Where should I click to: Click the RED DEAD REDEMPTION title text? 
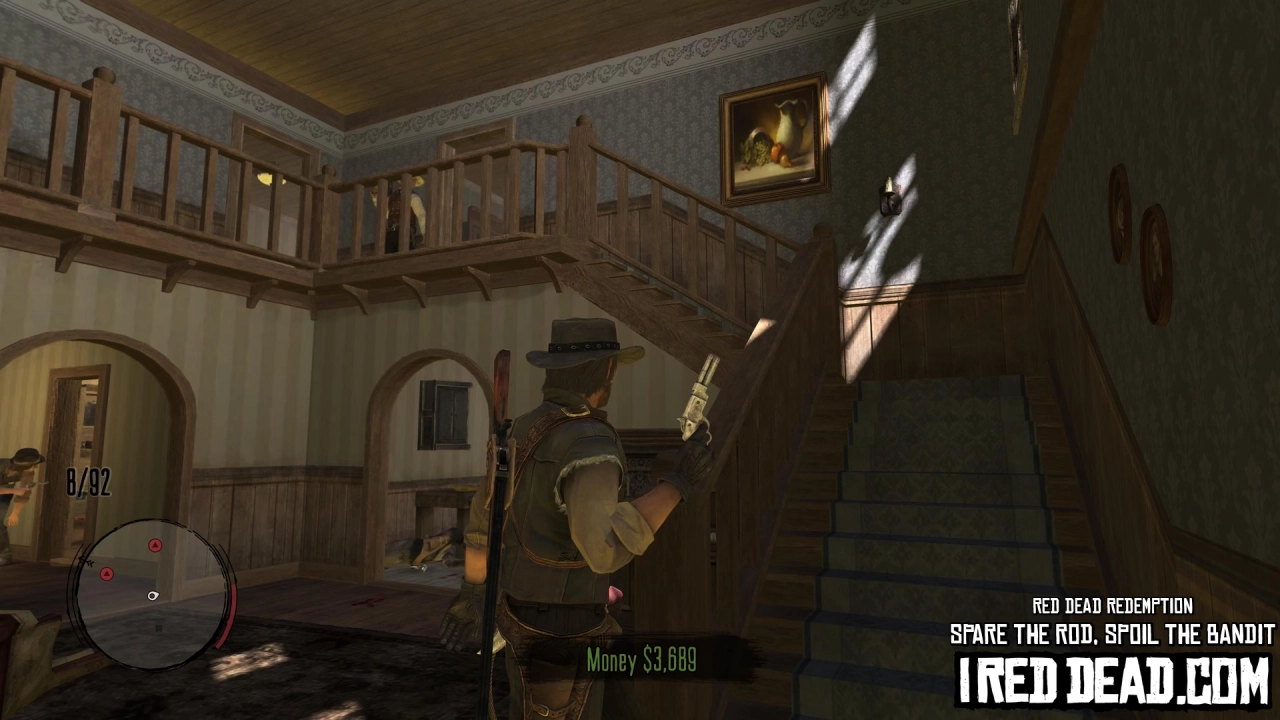(x=1111, y=606)
